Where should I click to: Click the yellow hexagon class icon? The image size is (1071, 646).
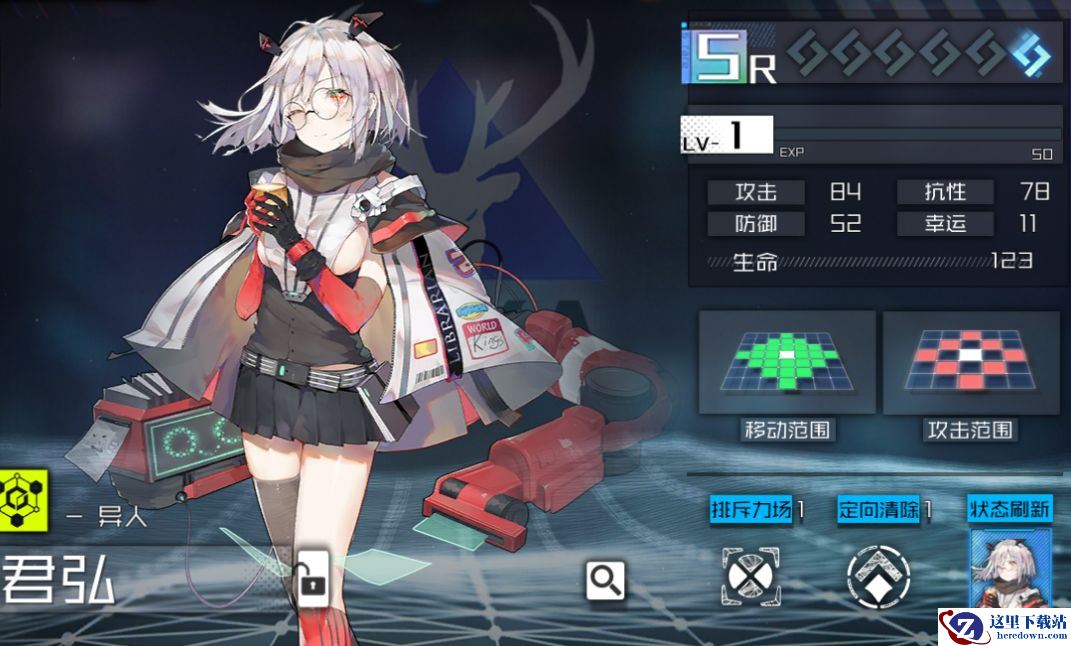(24, 499)
